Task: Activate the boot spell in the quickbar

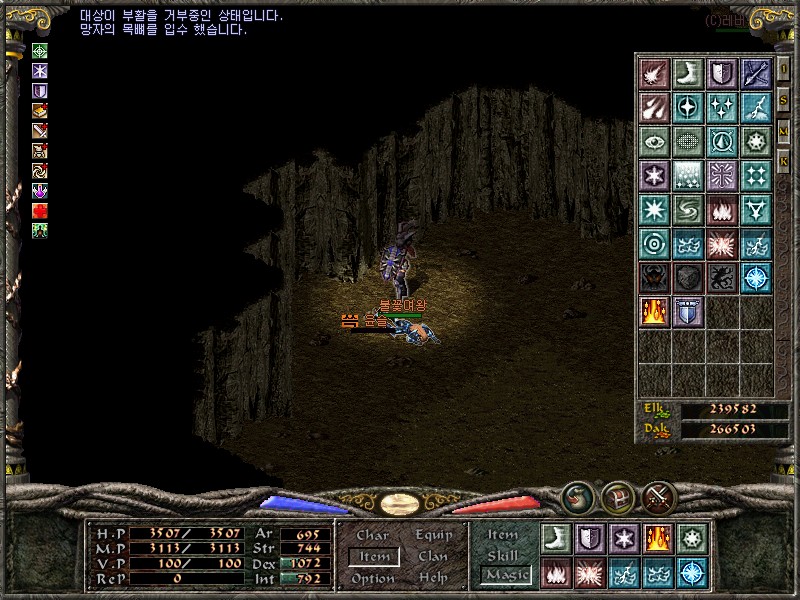Action: [554, 537]
